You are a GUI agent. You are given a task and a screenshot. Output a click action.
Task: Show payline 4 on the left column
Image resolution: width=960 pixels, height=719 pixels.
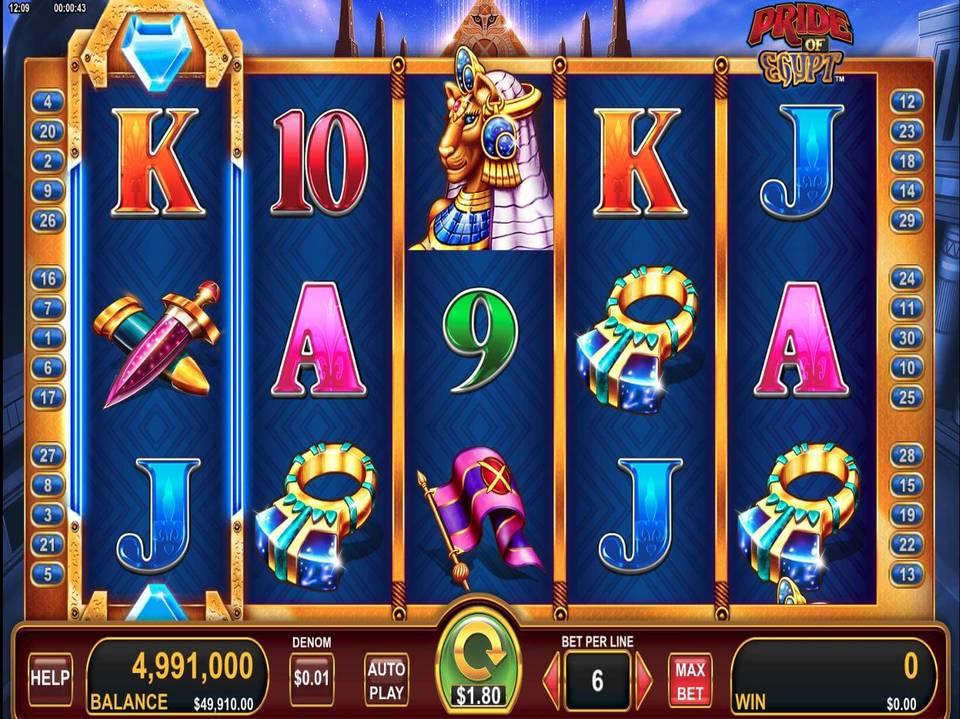(x=47, y=101)
